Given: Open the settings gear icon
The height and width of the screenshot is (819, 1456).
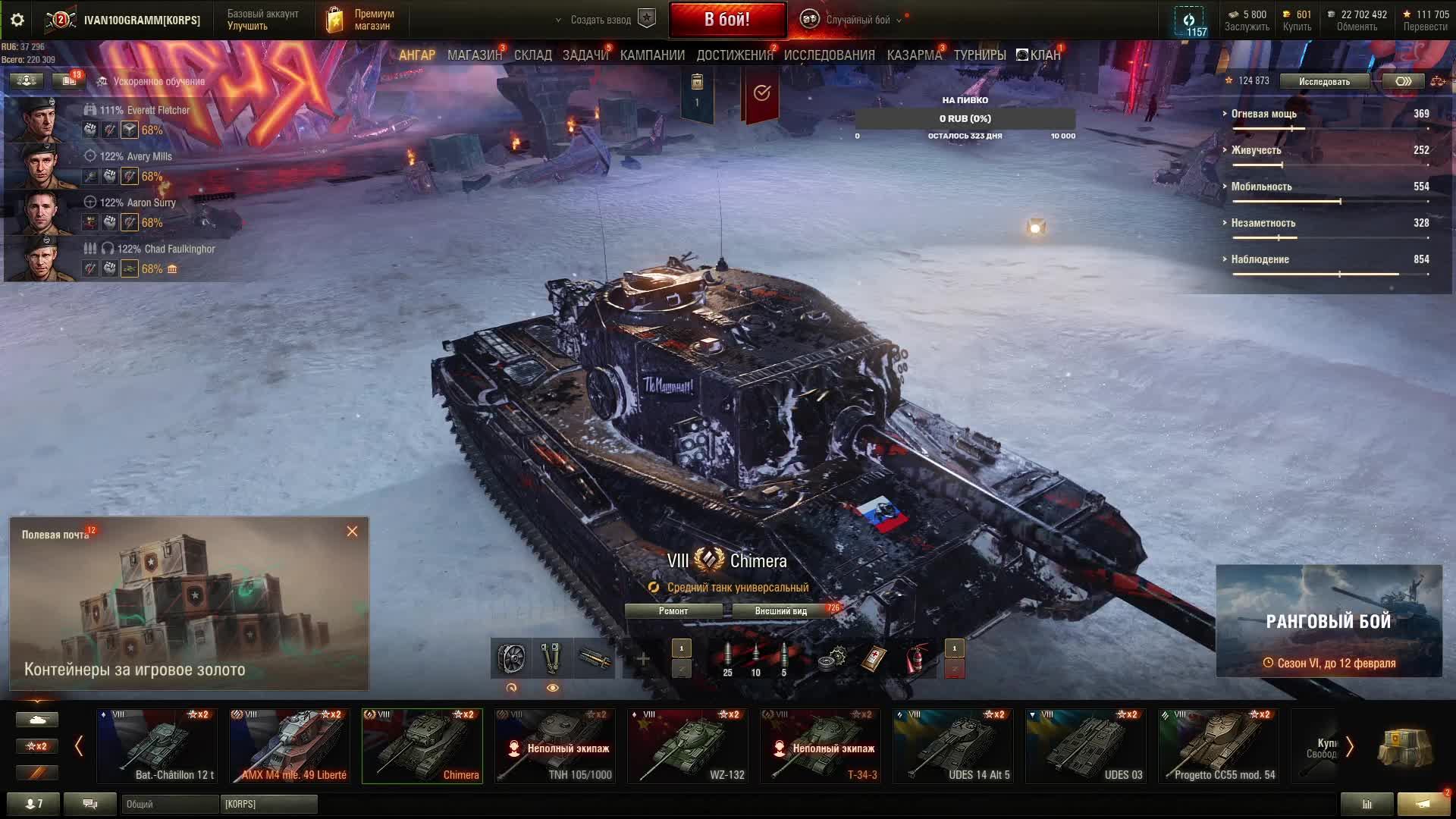Looking at the screenshot, I should (17, 20).
